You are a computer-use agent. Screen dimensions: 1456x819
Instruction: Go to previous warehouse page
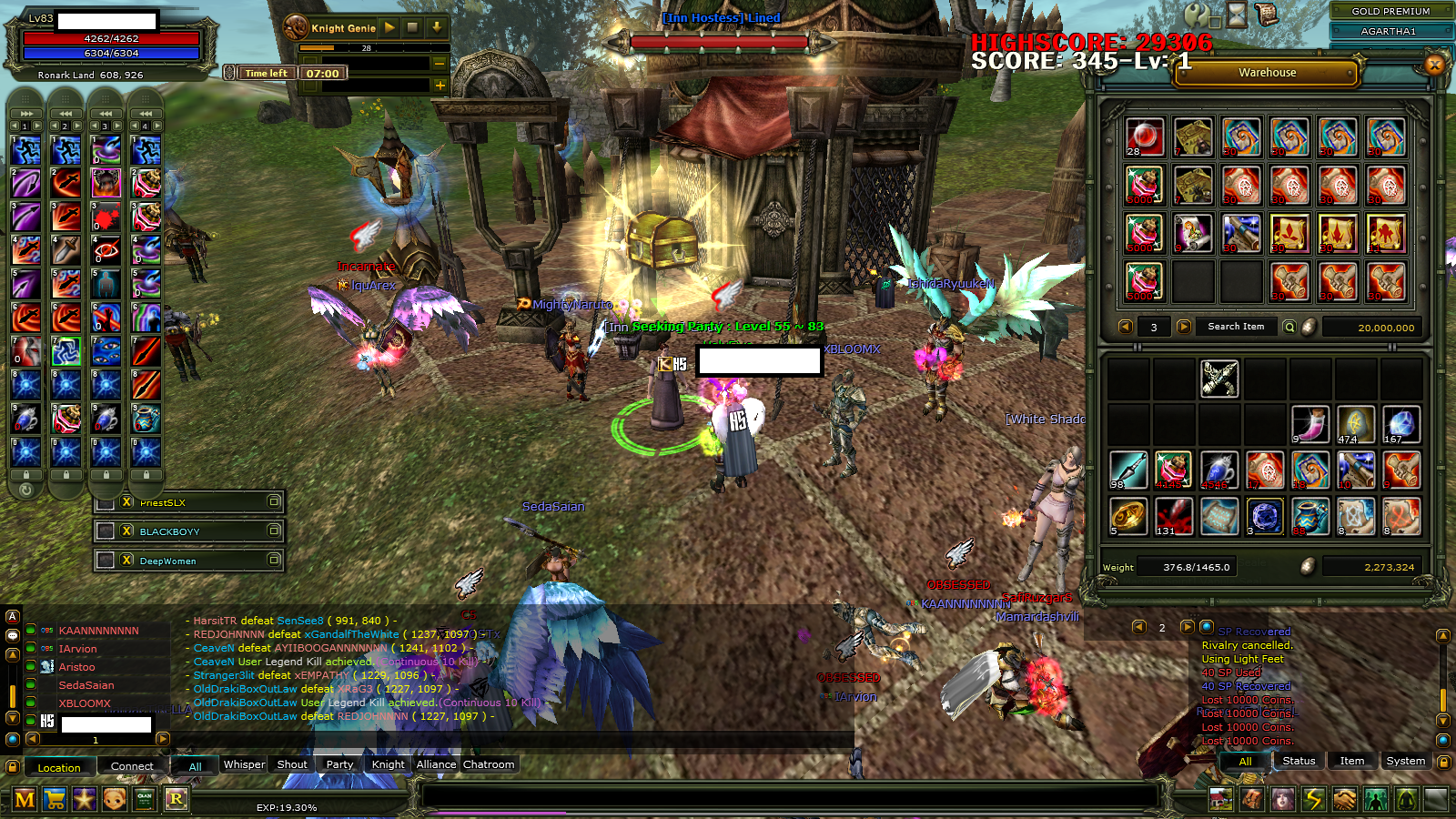tap(1126, 327)
